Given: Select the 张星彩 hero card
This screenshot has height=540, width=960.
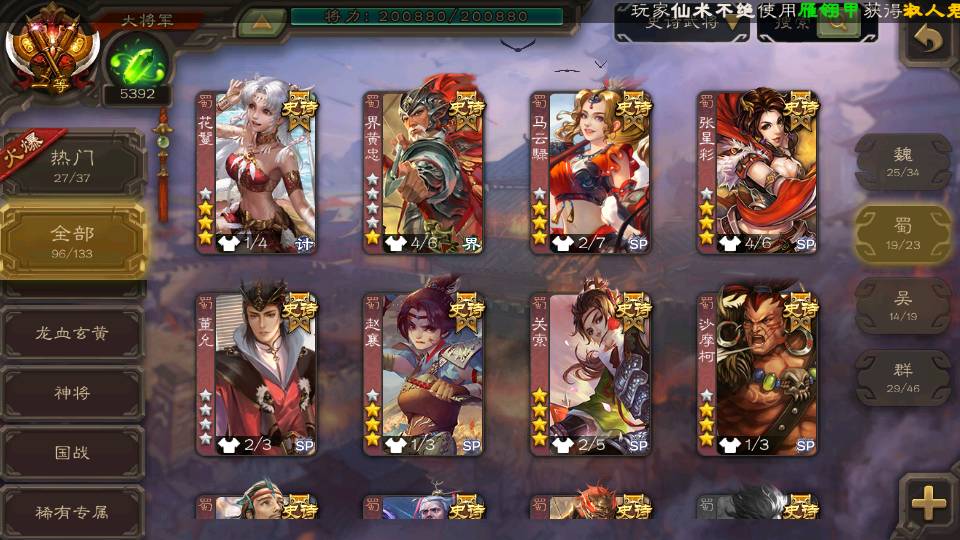Looking at the screenshot, I should [758, 172].
